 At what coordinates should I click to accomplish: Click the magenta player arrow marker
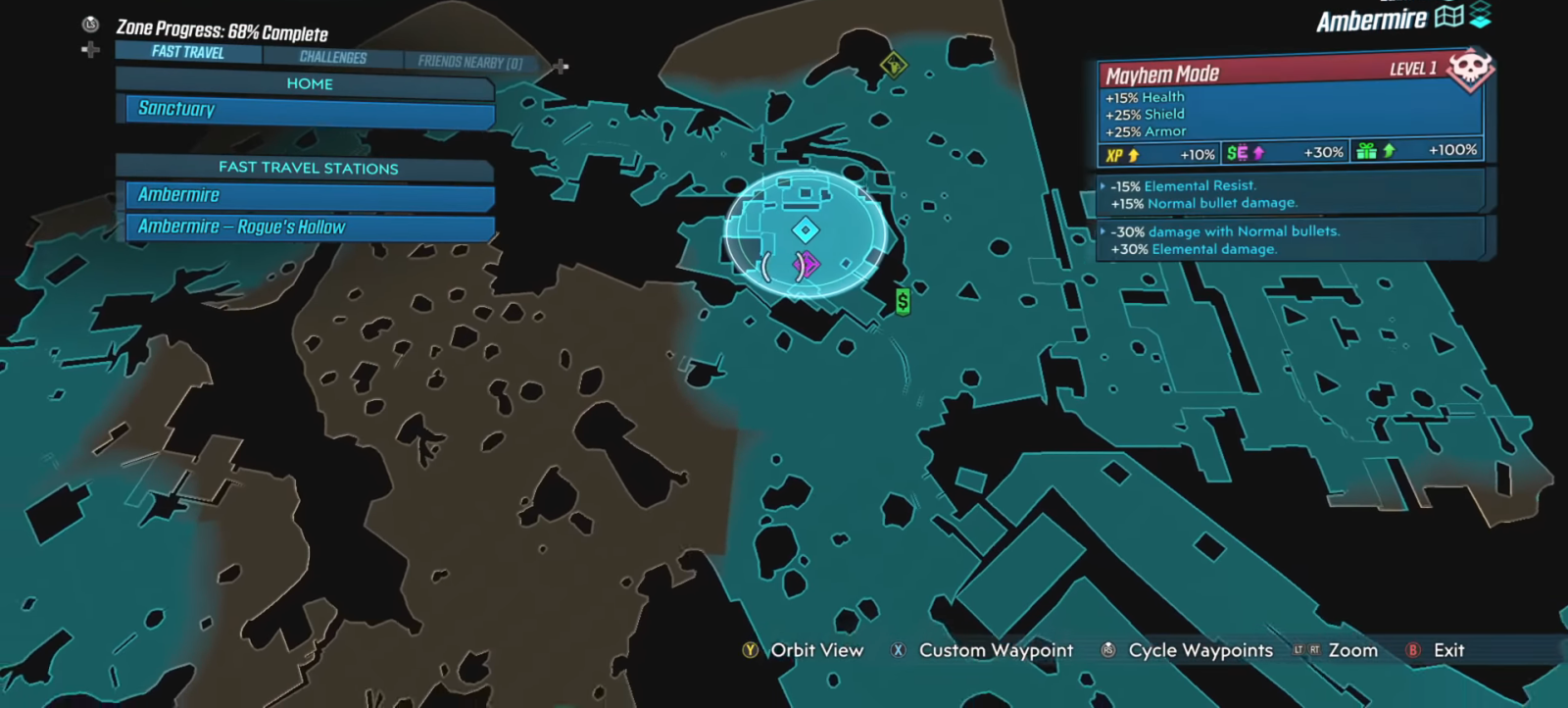coord(808,264)
